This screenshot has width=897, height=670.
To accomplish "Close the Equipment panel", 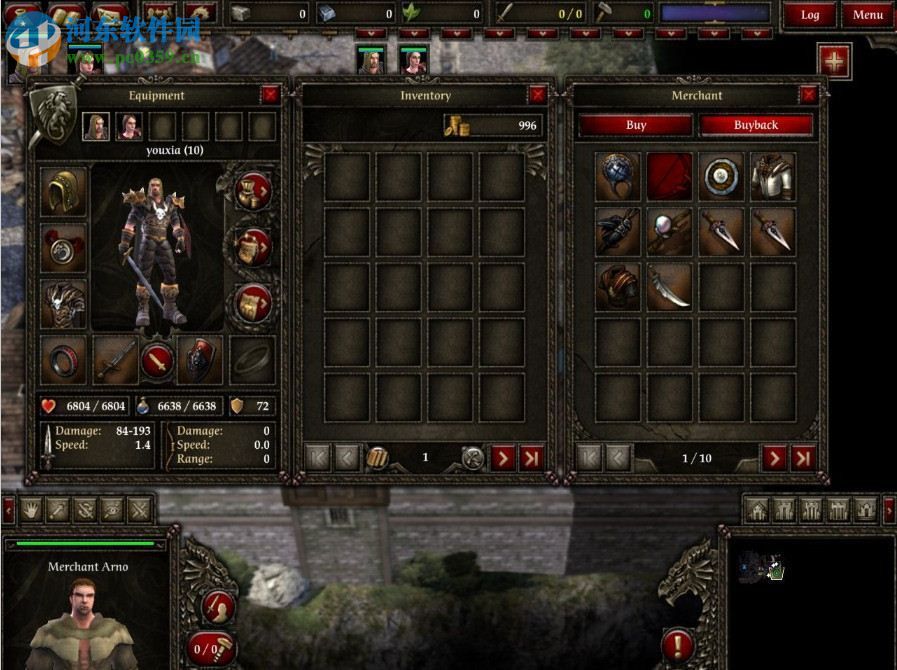I will click(270, 95).
